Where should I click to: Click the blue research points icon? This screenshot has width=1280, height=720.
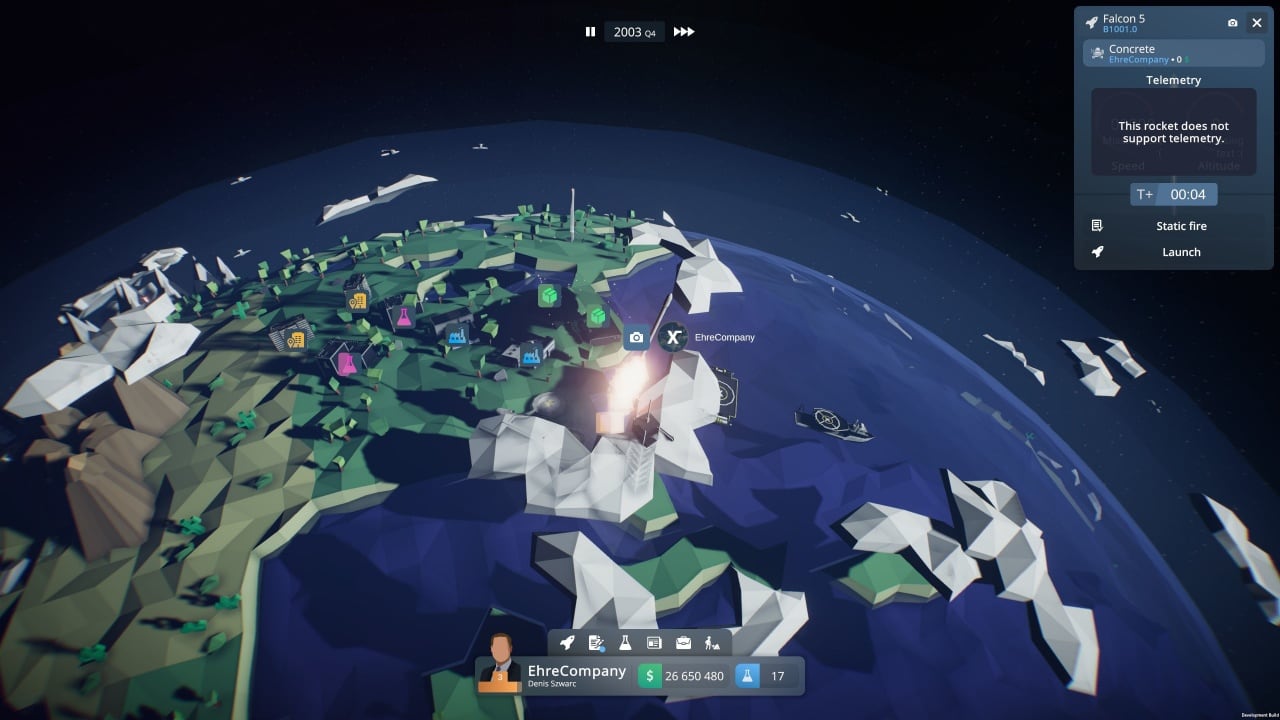(747, 676)
